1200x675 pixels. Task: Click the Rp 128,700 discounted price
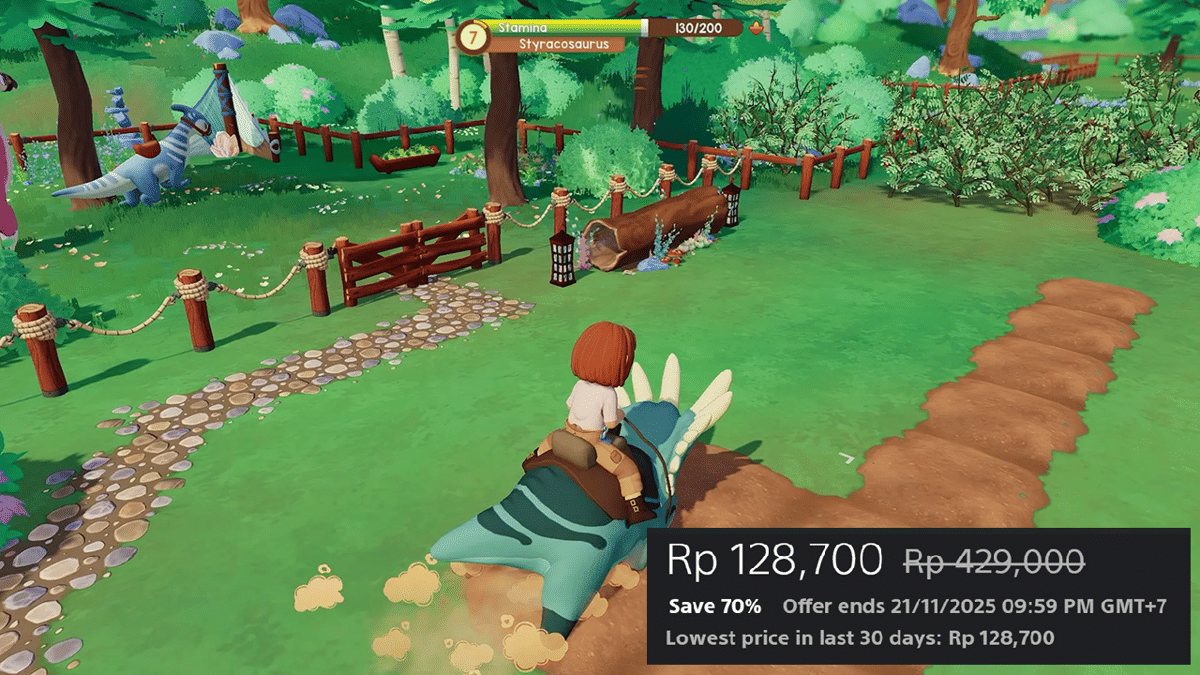pos(774,560)
